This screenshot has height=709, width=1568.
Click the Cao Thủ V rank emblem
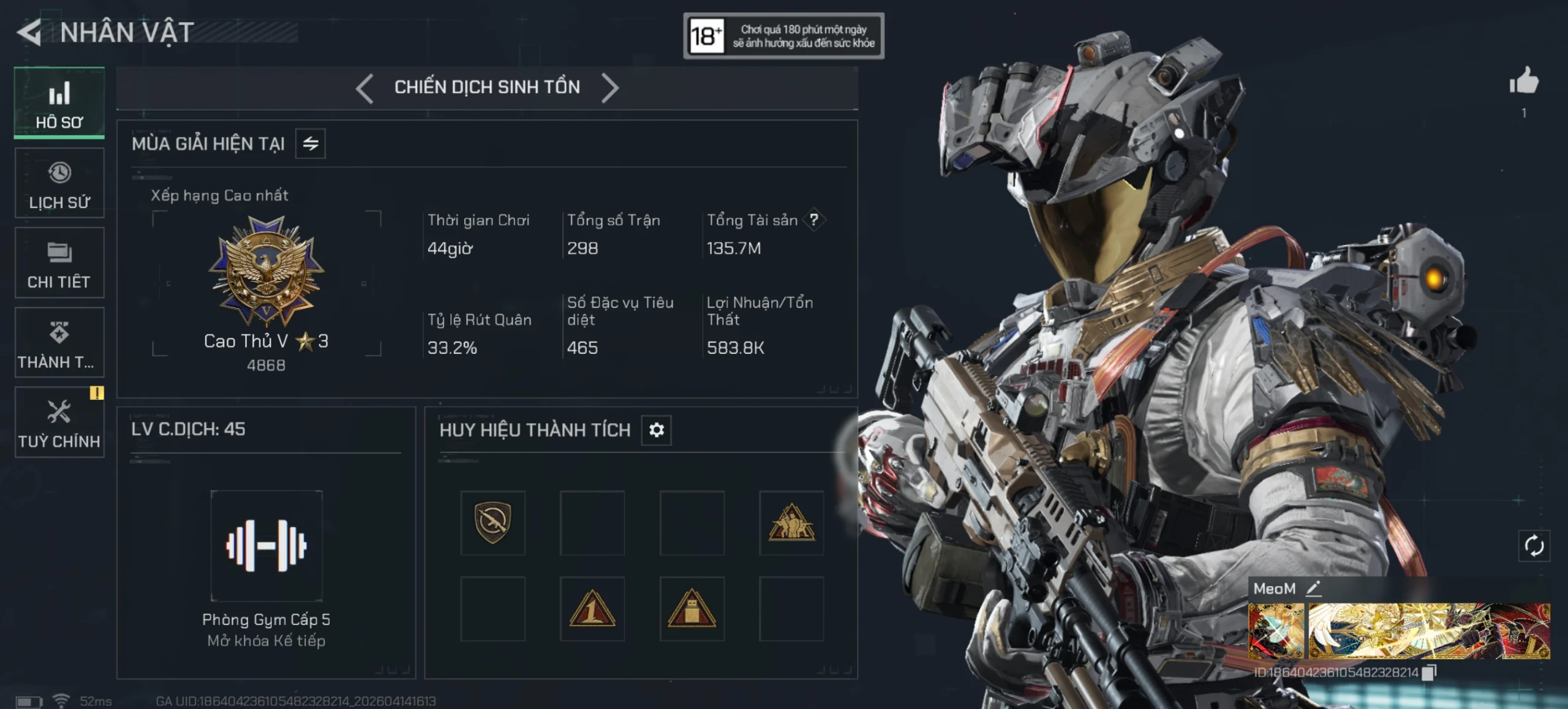pos(266,272)
